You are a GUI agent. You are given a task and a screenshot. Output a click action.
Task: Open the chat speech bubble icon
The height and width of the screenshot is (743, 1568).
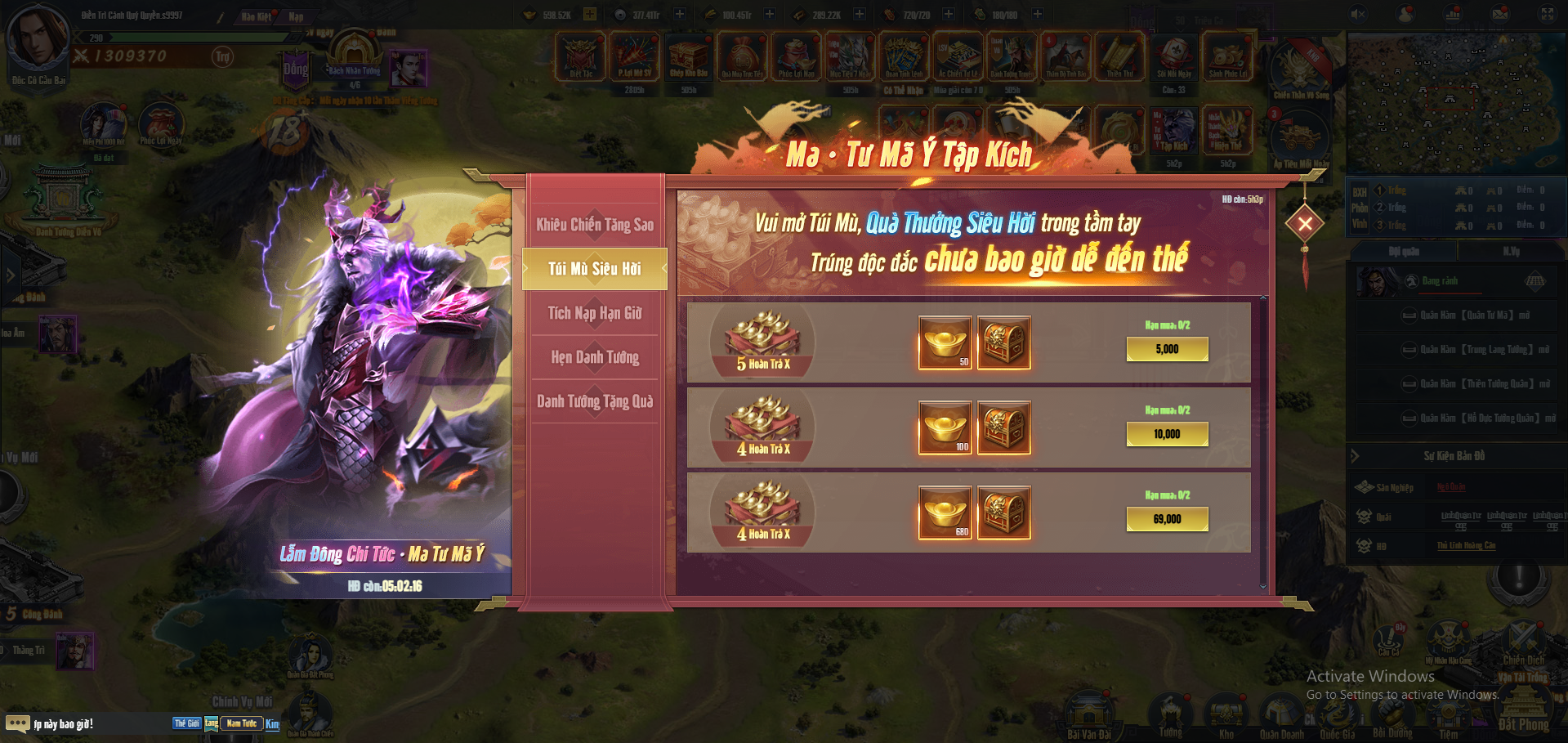[17, 723]
